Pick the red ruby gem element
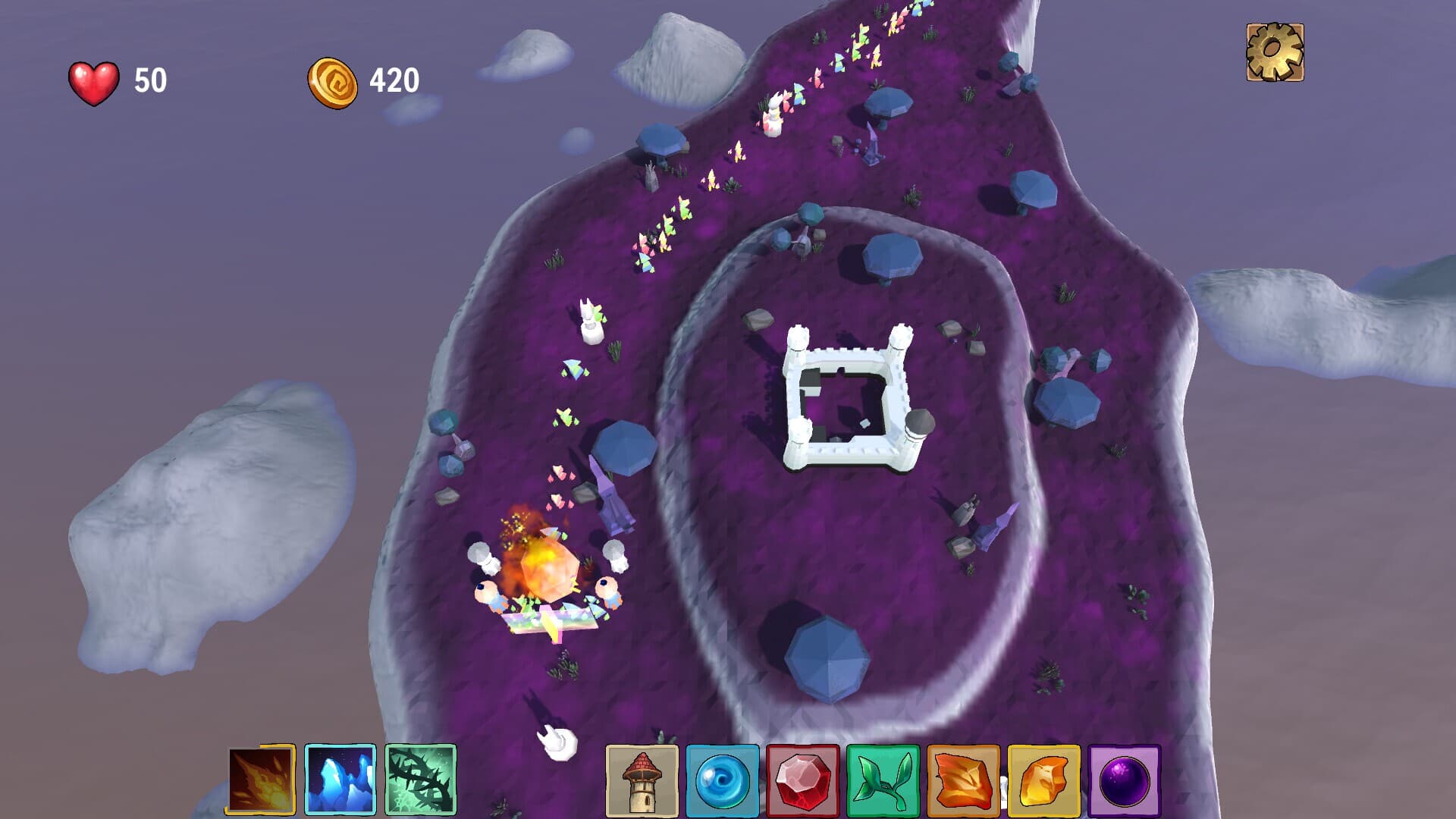 pos(802,781)
